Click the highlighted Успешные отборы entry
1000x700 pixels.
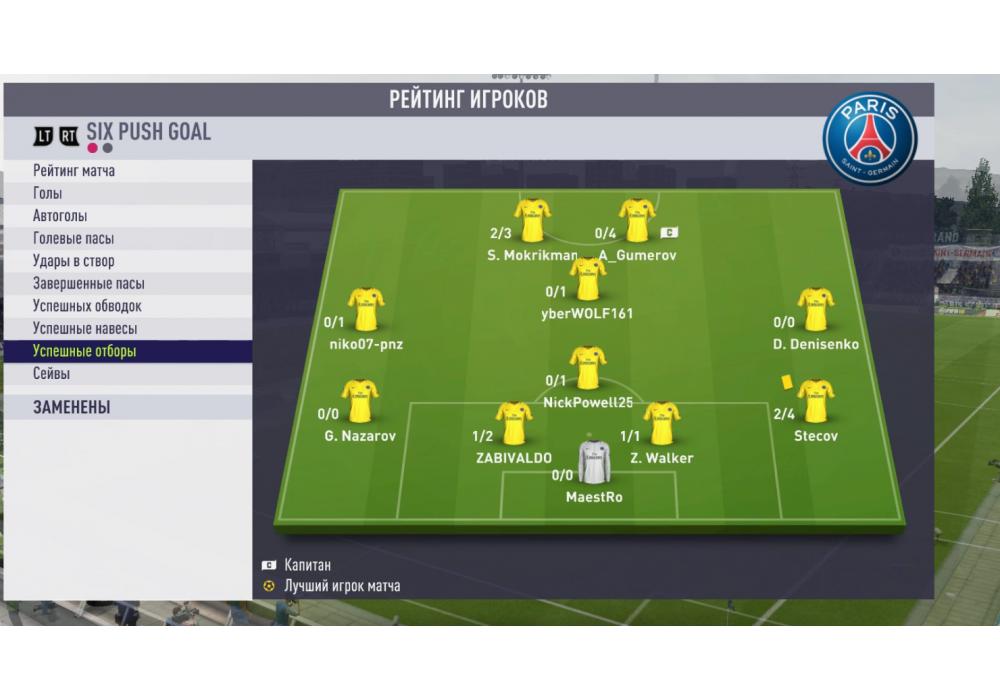(x=84, y=351)
